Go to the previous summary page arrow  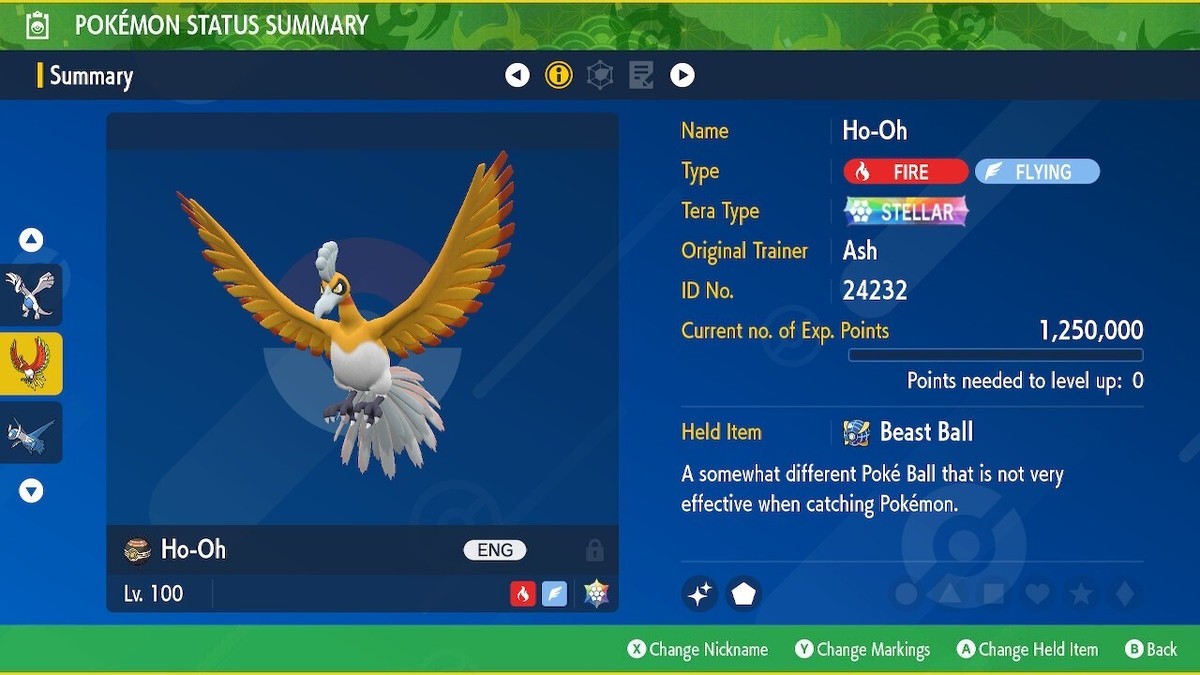tap(517, 75)
